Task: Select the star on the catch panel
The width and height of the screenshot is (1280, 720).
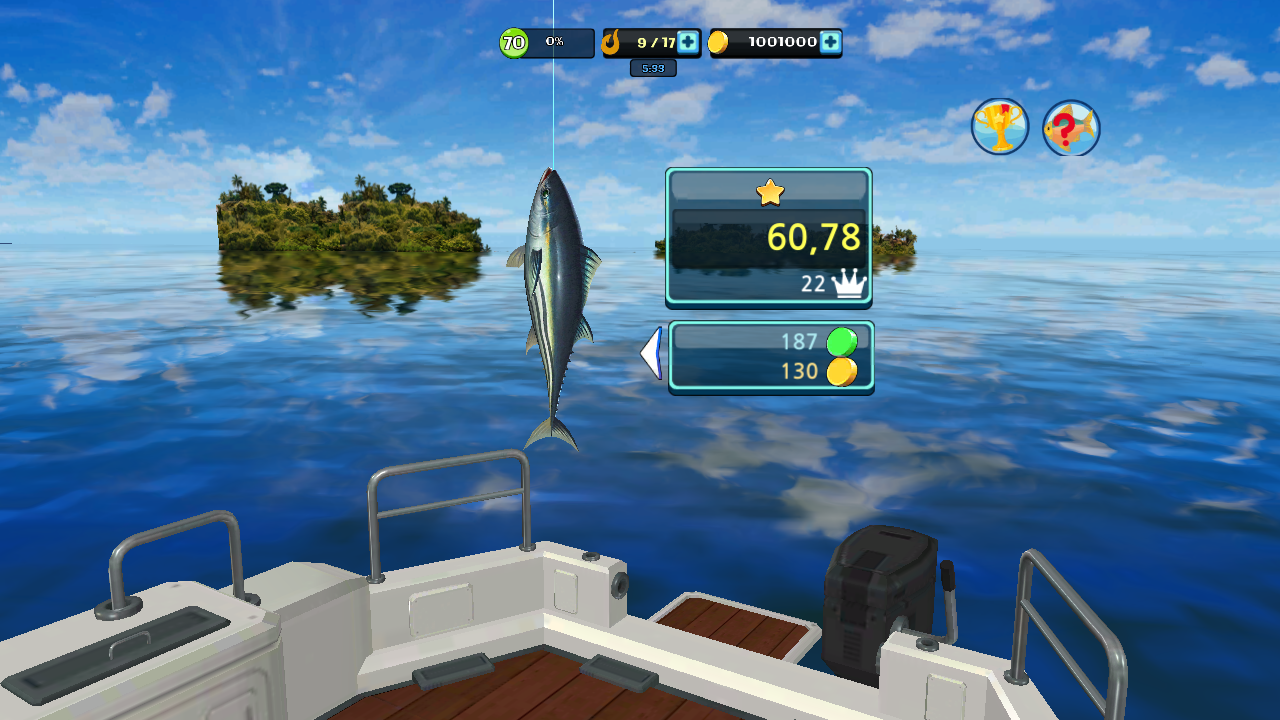Action: [768, 192]
